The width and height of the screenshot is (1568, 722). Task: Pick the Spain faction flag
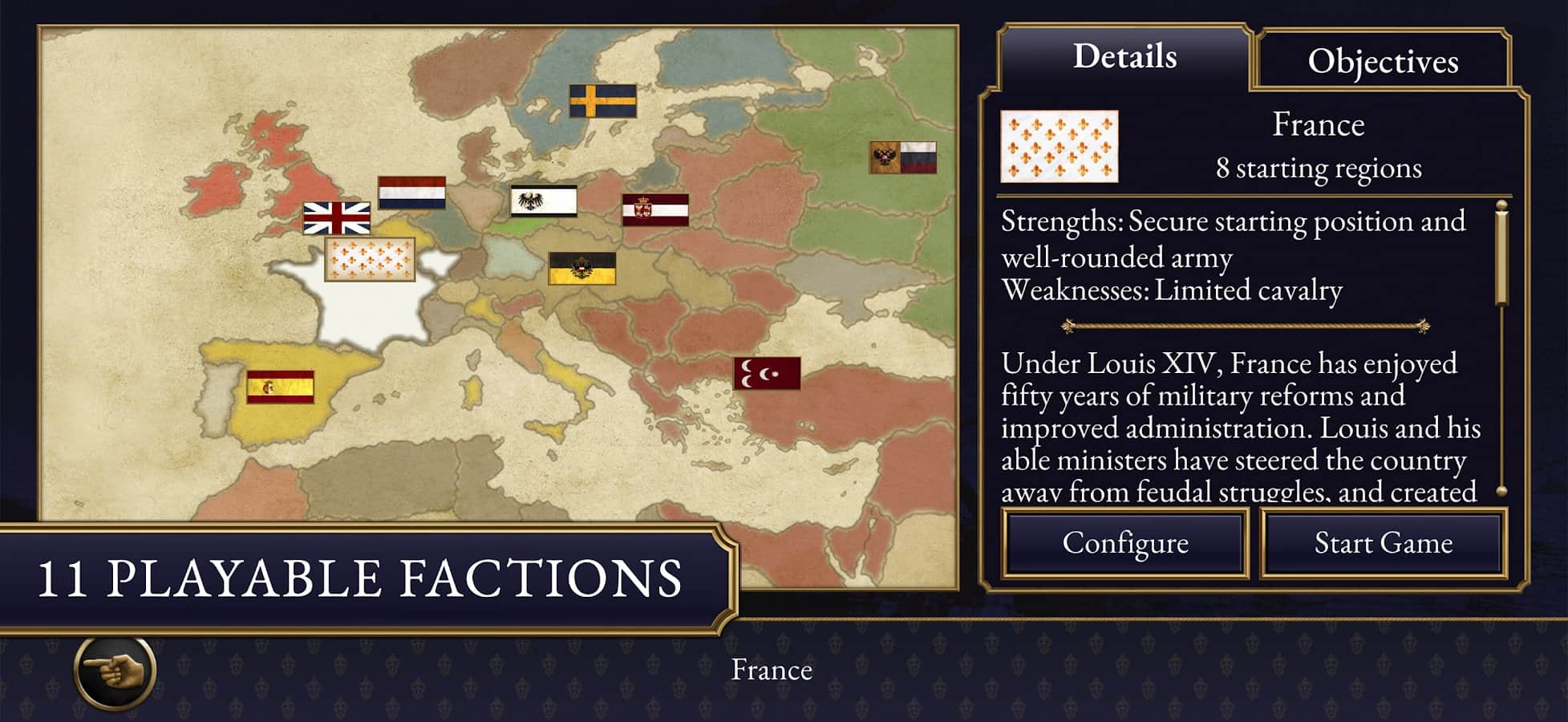click(x=280, y=387)
